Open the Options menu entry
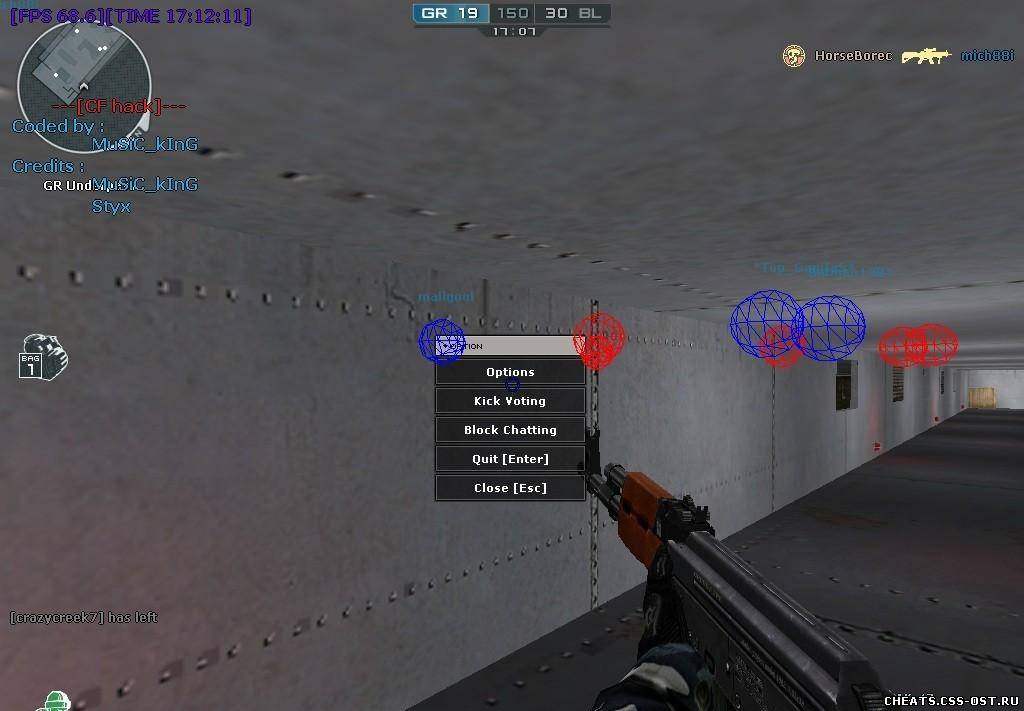 click(510, 372)
